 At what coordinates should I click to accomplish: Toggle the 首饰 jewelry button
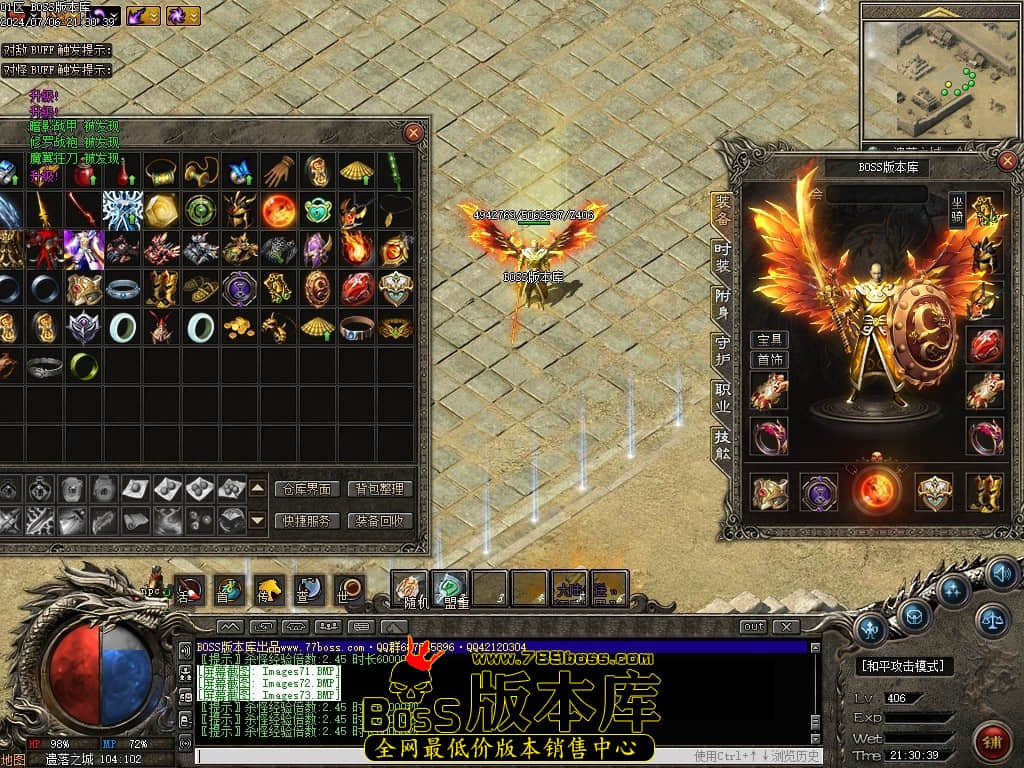click(769, 359)
